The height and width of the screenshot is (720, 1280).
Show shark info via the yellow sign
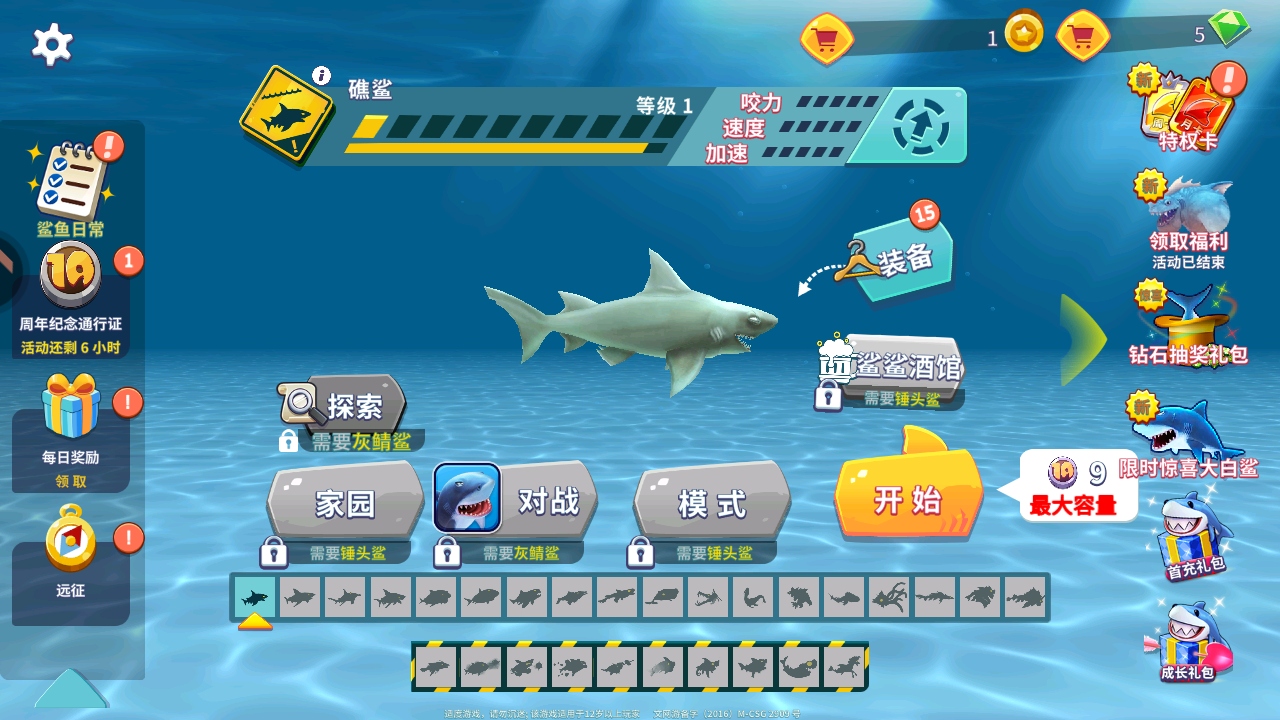pyautogui.click(x=286, y=113)
